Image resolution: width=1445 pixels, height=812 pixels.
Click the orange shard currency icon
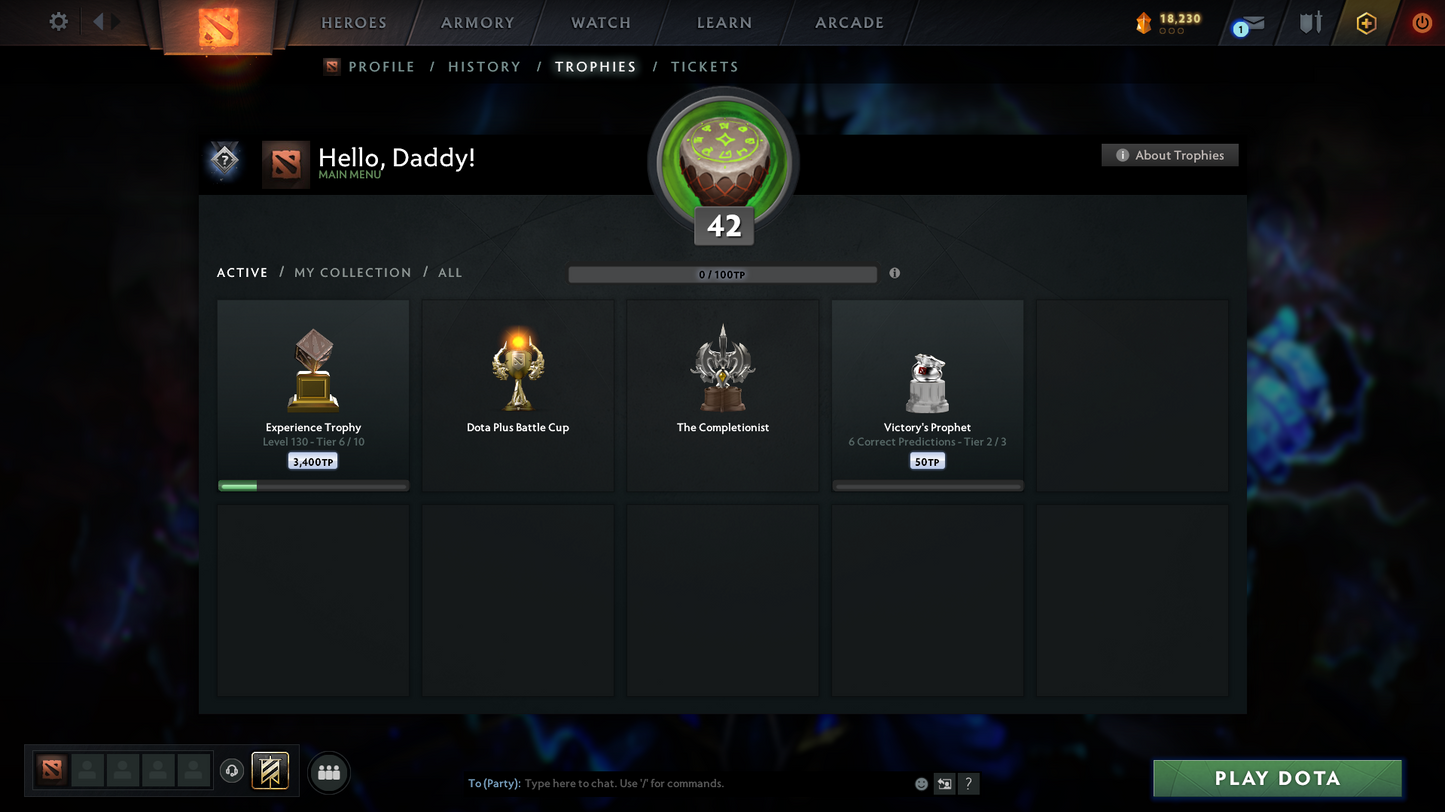pos(1144,22)
